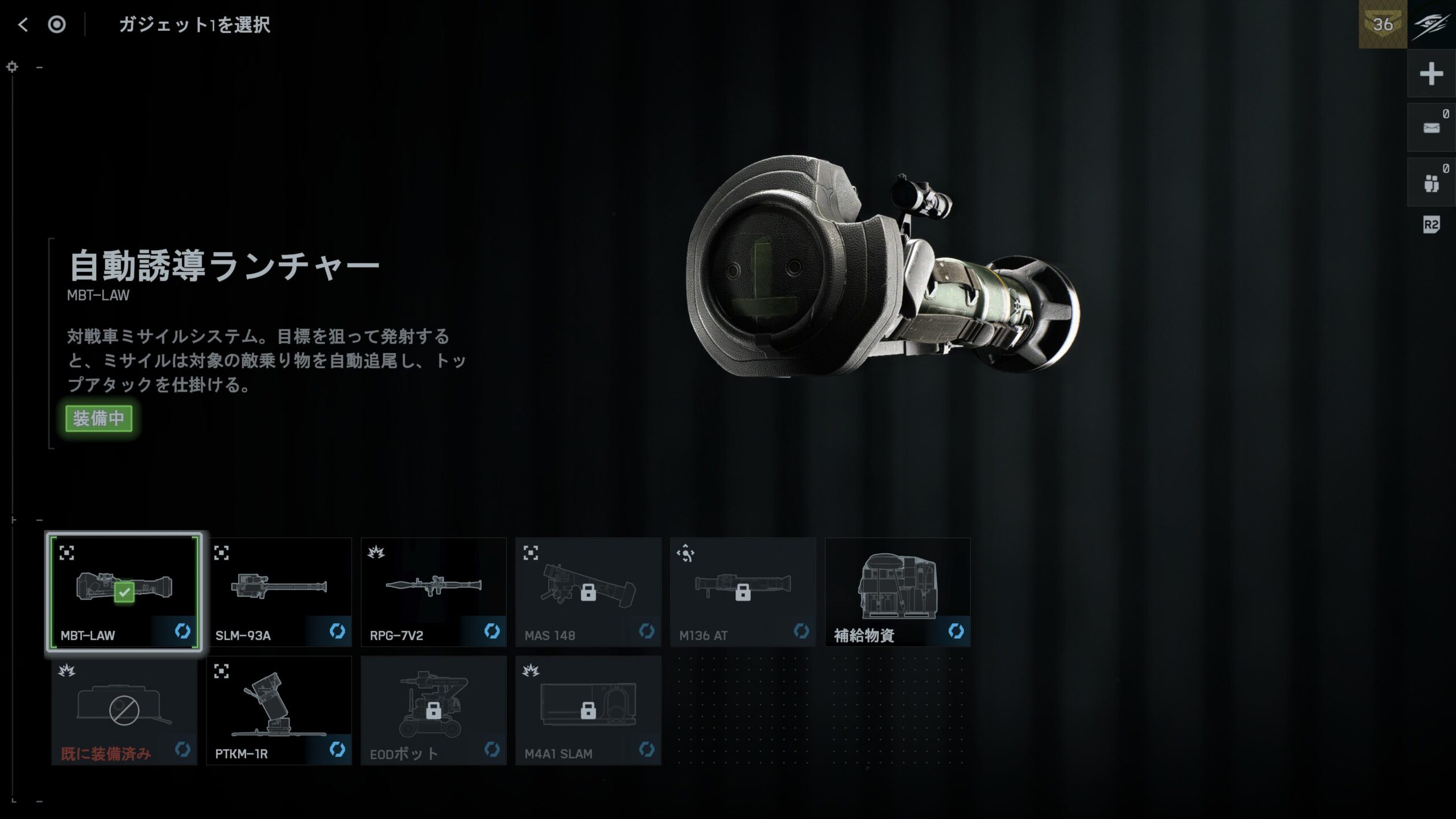Select the locked EODボット tile
The width and height of the screenshot is (1456, 819).
(x=433, y=710)
